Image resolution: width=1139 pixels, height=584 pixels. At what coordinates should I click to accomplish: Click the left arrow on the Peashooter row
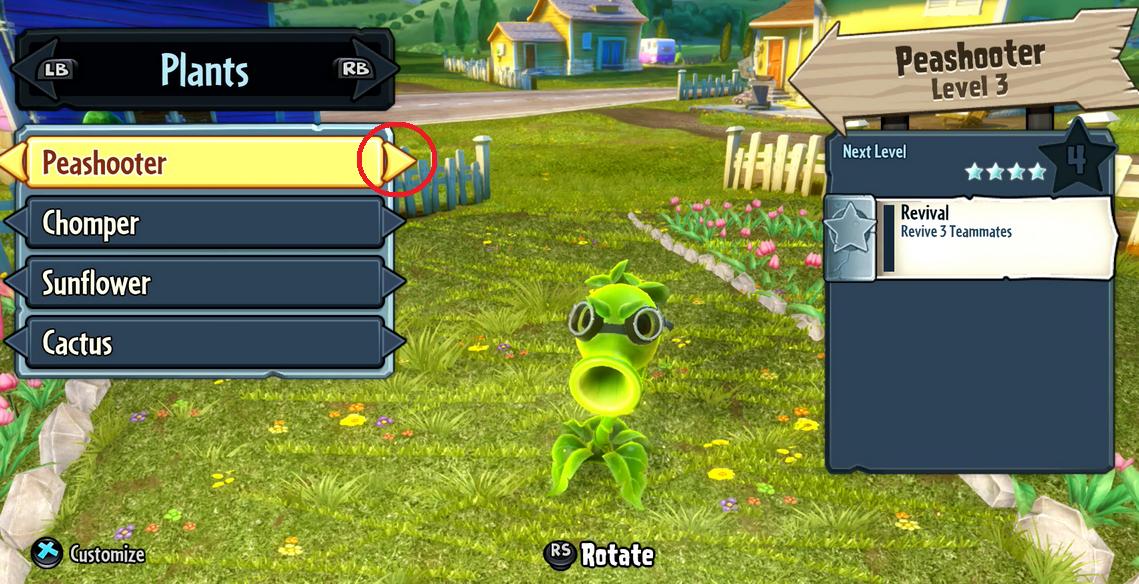[x=12, y=163]
